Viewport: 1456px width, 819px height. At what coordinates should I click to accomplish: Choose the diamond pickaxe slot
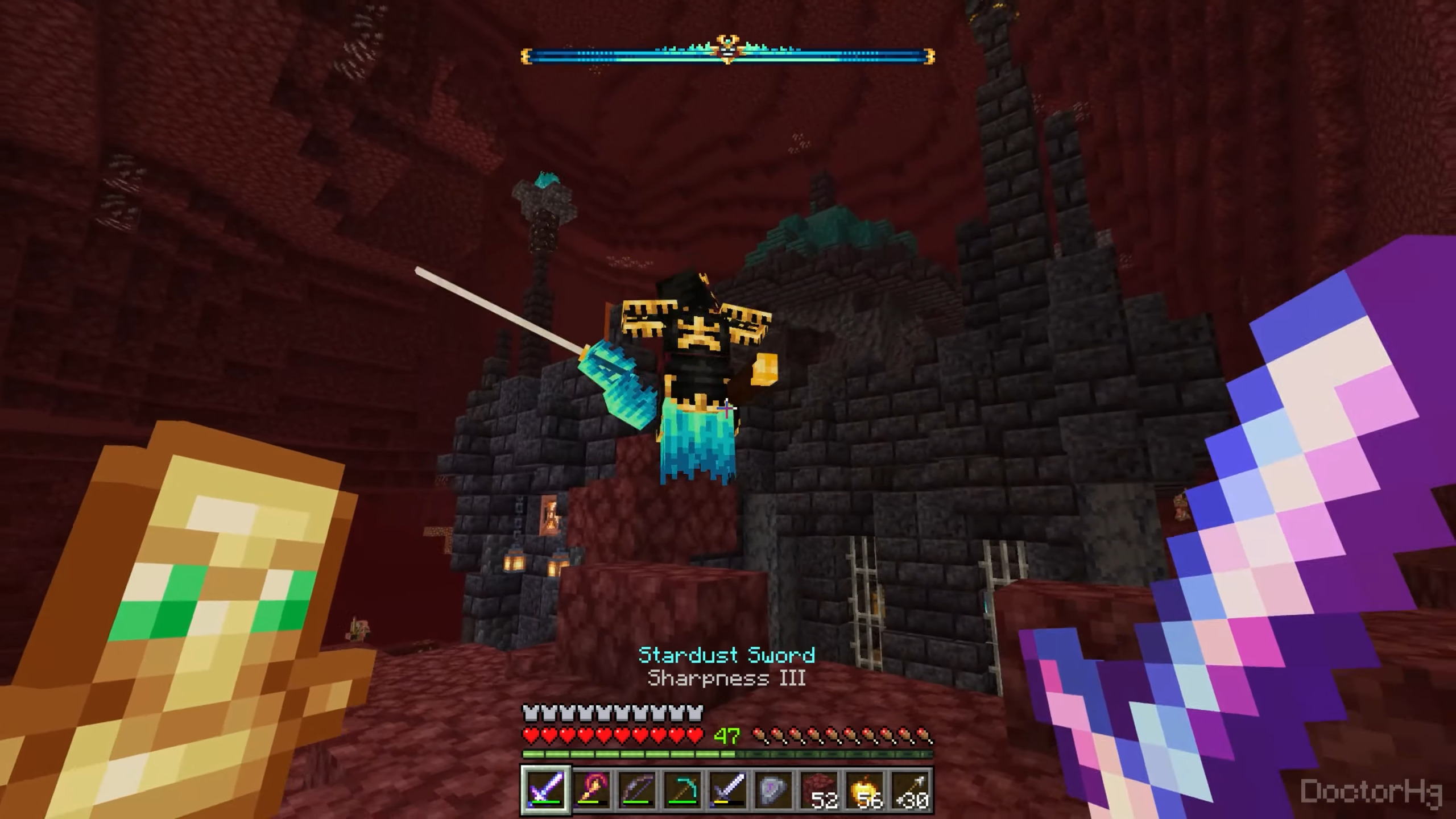pyautogui.click(x=682, y=789)
